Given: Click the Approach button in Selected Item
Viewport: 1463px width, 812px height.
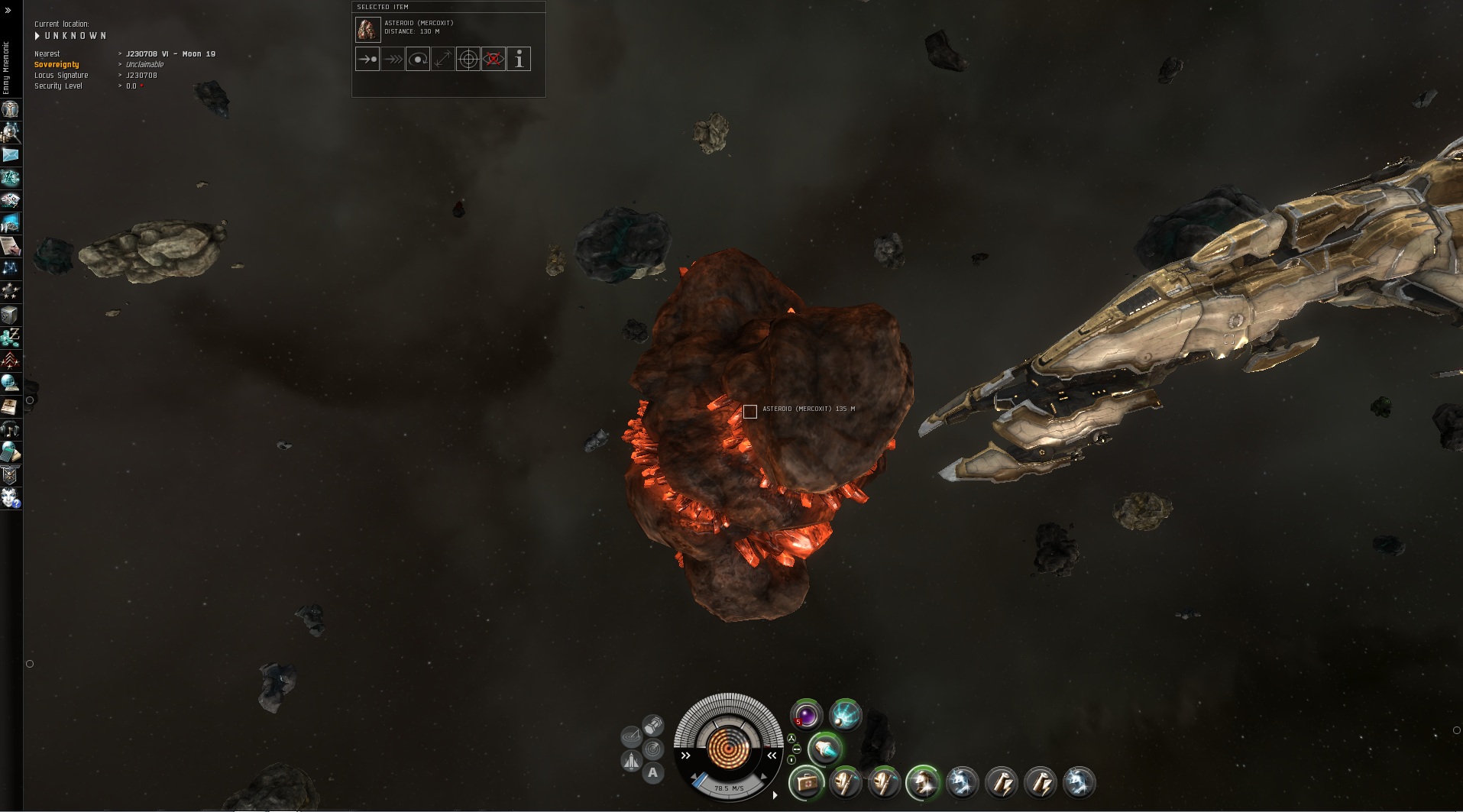Looking at the screenshot, I should [x=367, y=59].
